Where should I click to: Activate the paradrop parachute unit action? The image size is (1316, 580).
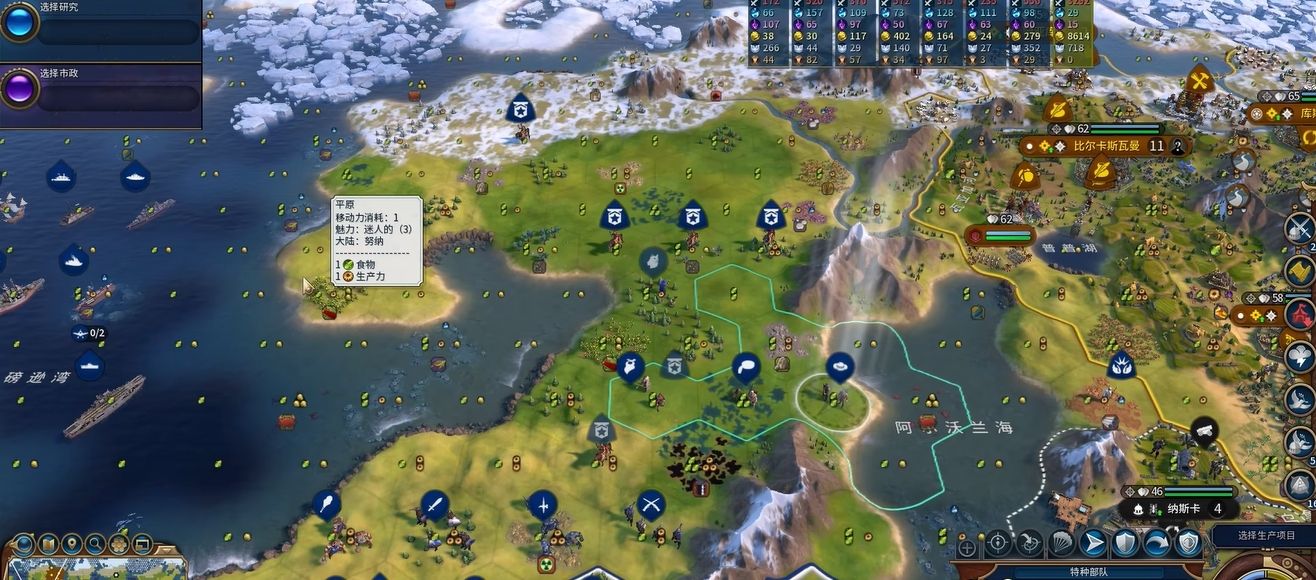click(x=1061, y=543)
